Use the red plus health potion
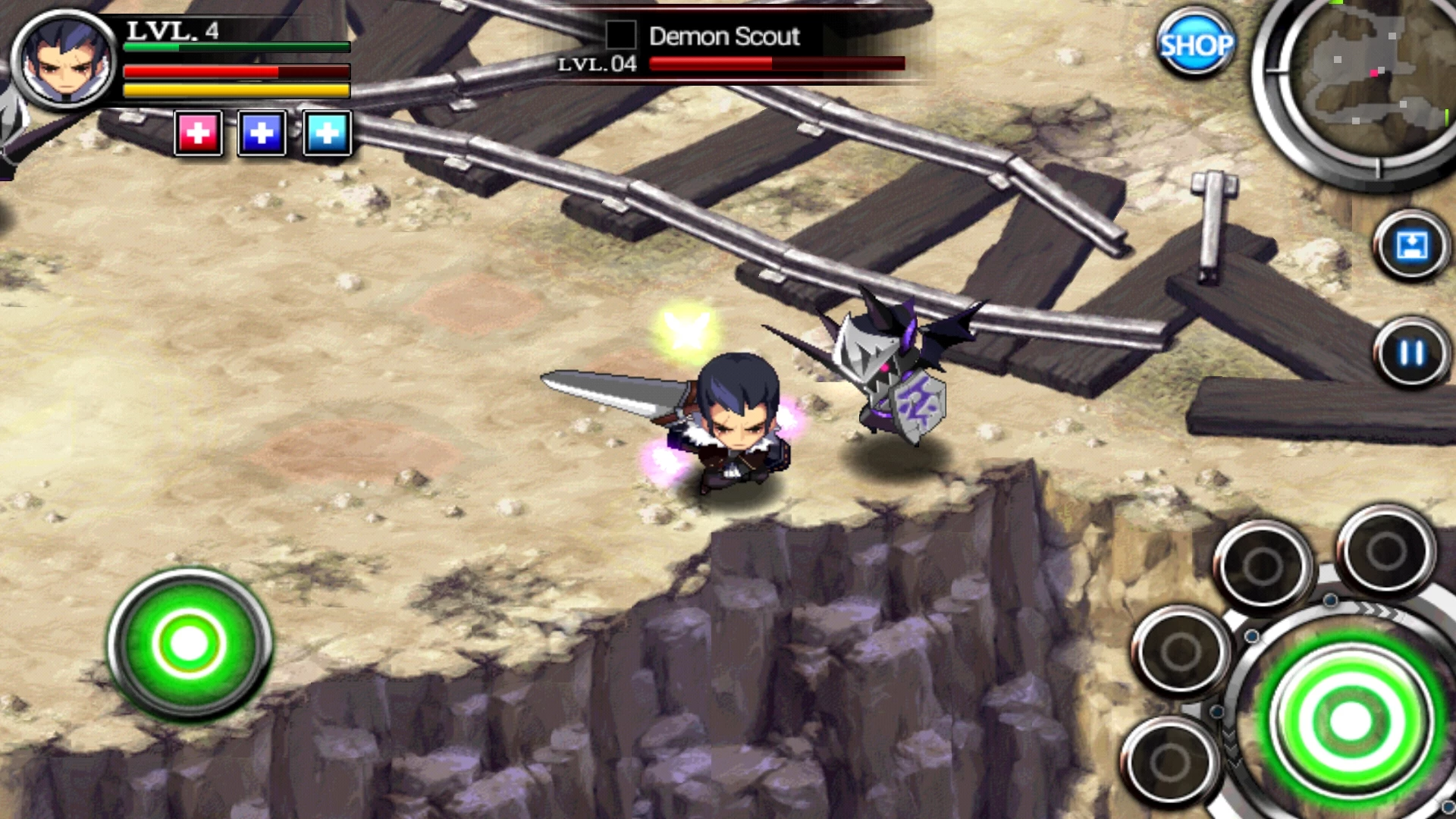 (x=198, y=133)
